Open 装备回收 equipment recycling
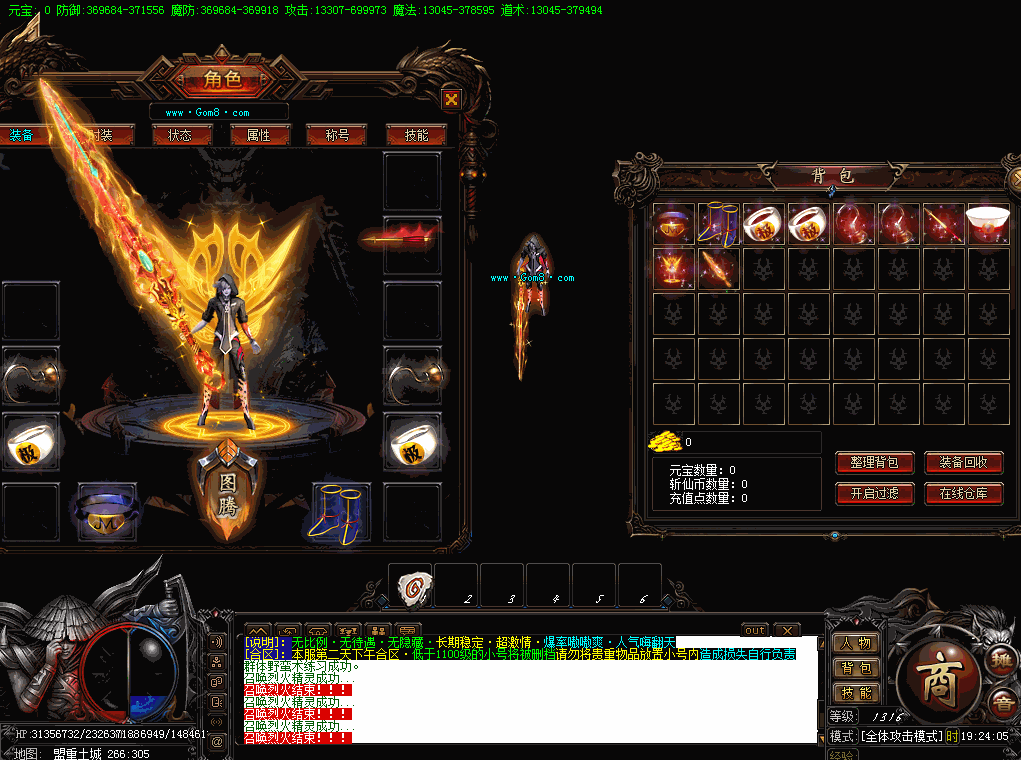This screenshot has height=760, width=1021. click(x=963, y=463)
